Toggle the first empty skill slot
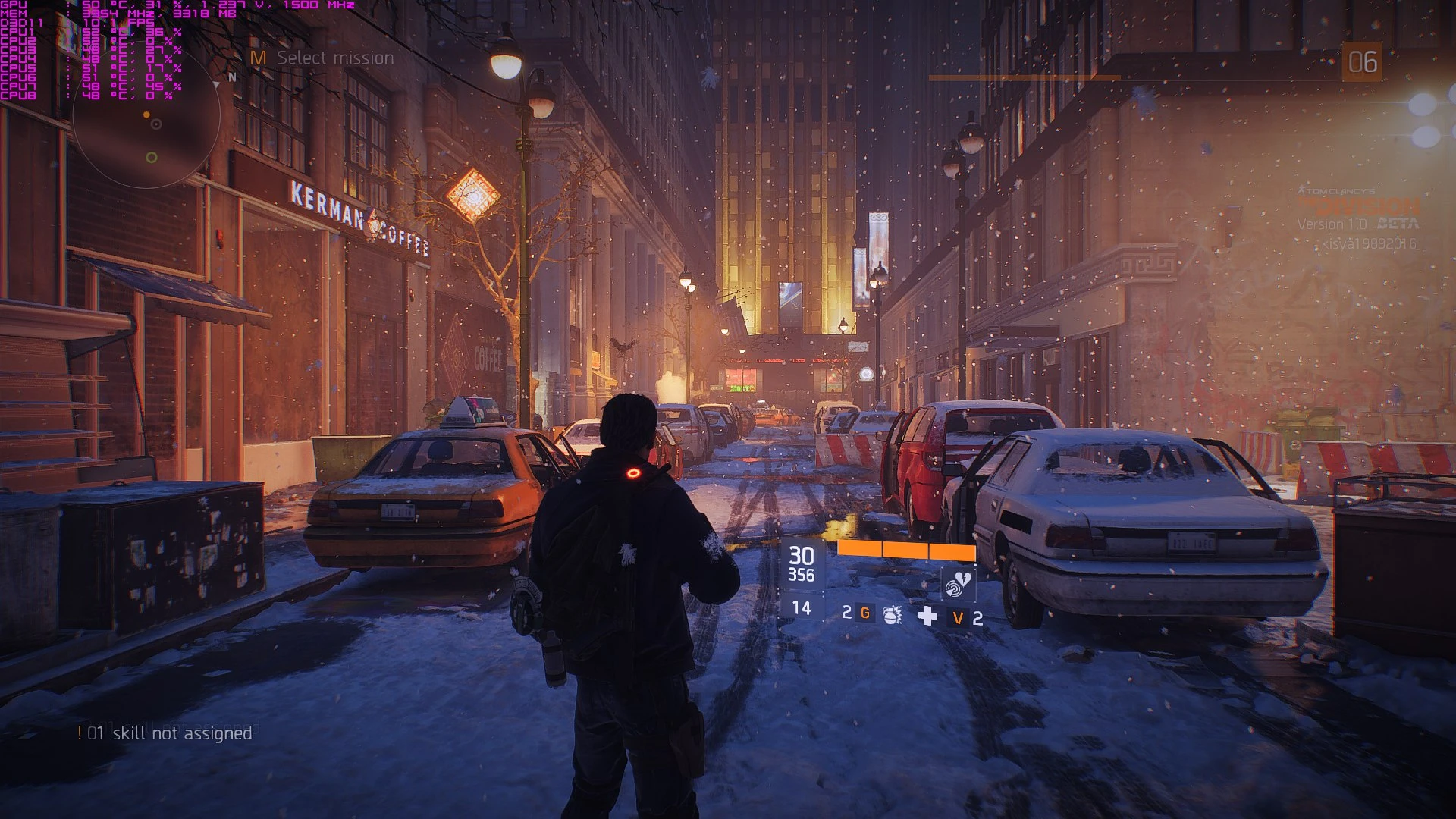This screenshot has height=819, width=1456. coord(854,580)
